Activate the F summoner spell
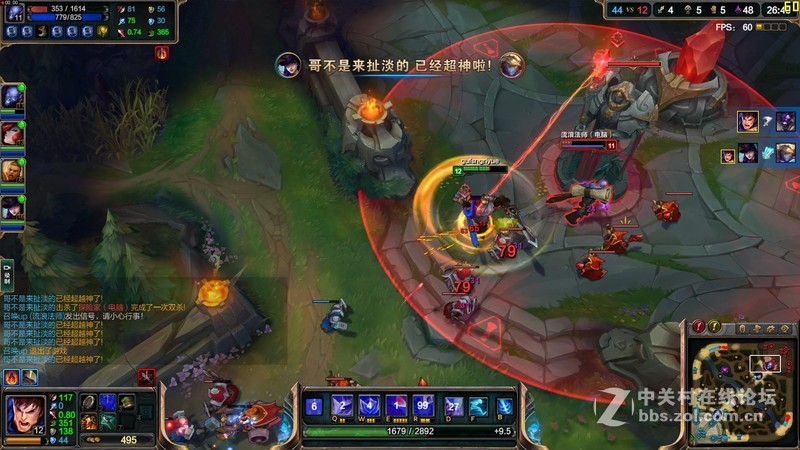 coord(478,406)
